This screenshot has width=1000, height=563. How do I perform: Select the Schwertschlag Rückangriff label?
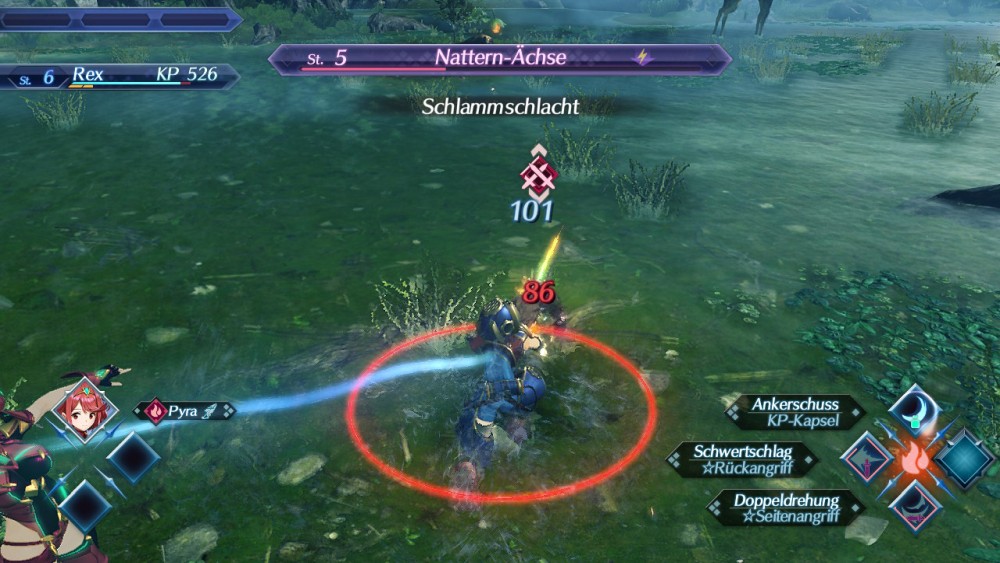741,459
